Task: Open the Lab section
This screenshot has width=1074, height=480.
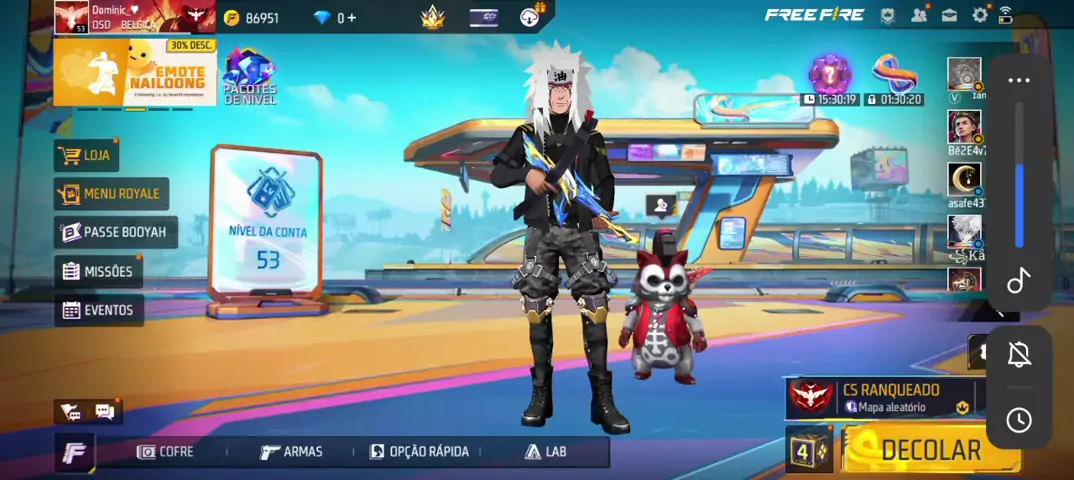Action: click(x=546, y=452)
